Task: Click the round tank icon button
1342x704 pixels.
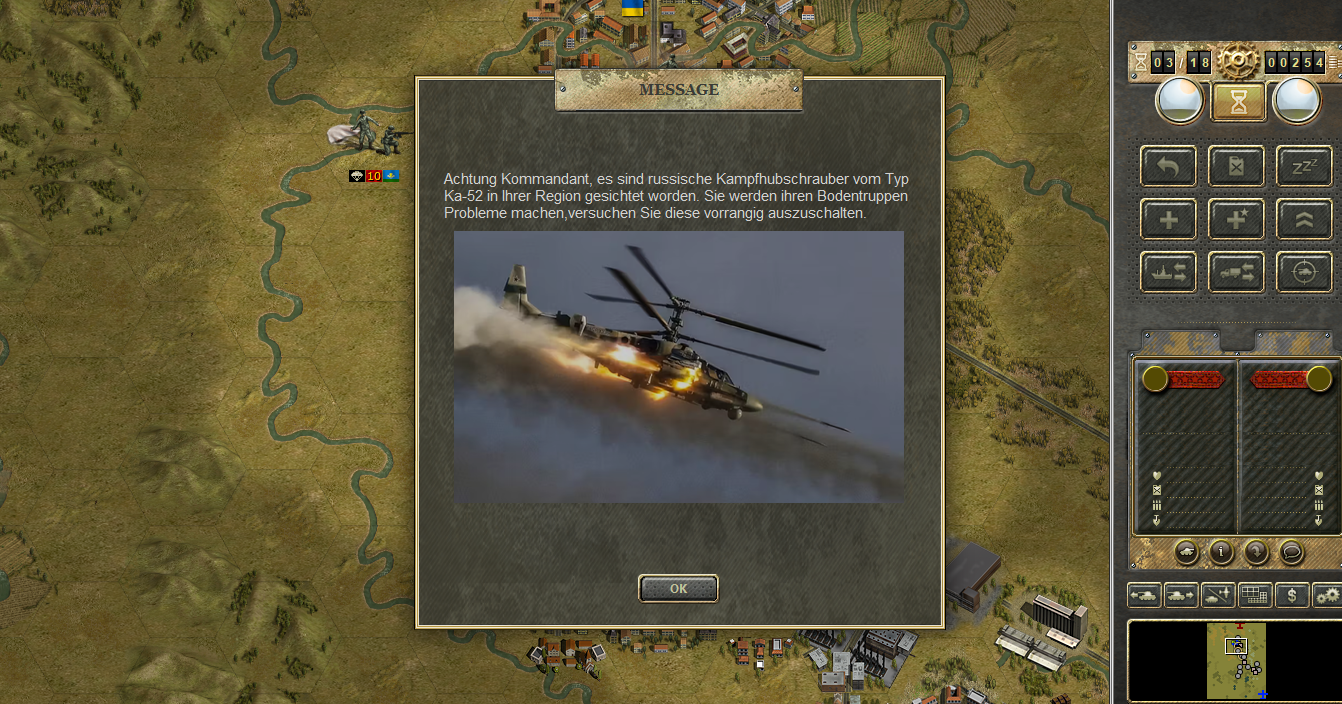Action: 1186,551
